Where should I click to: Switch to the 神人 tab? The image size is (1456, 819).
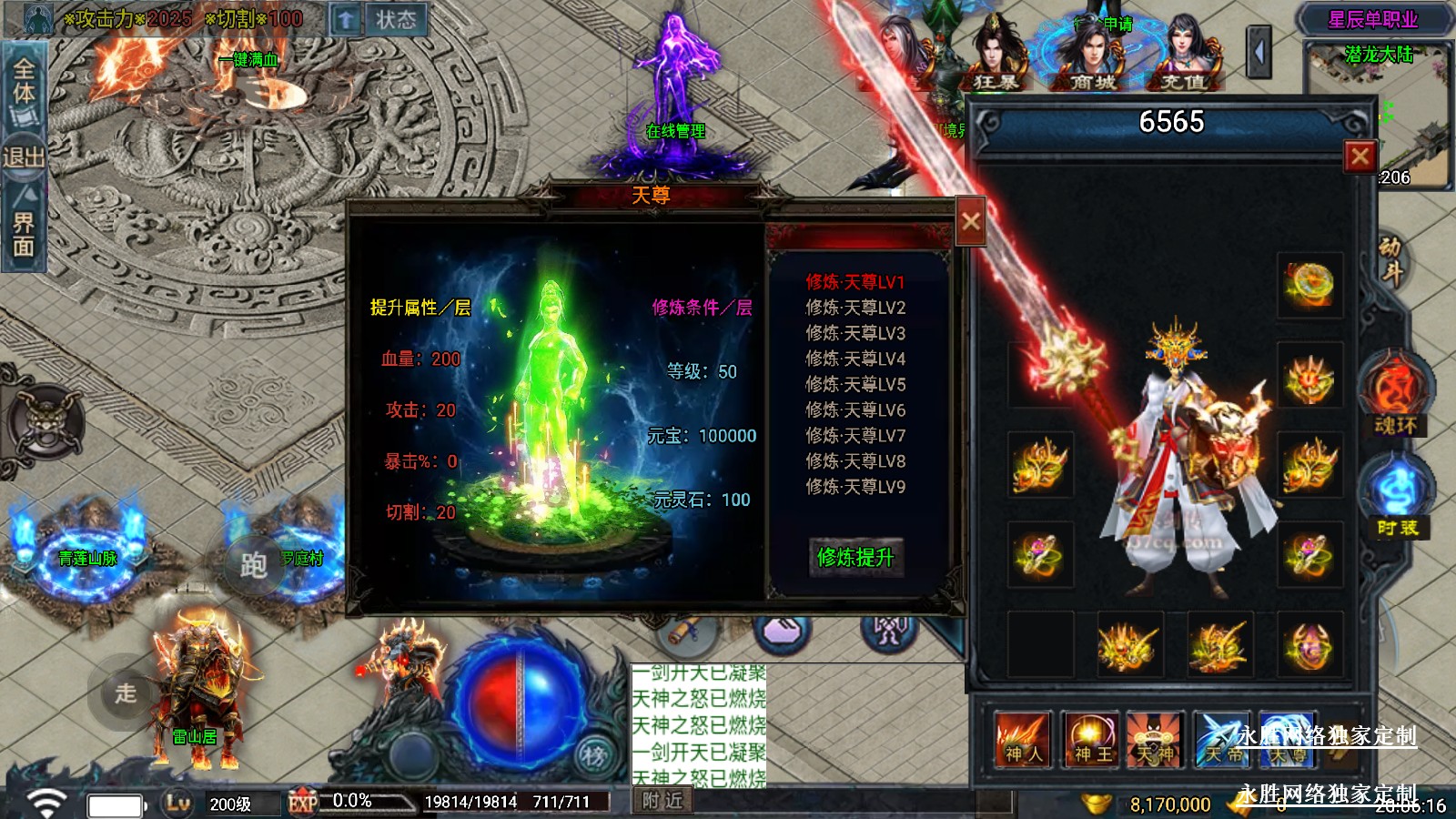(1023, 740)
